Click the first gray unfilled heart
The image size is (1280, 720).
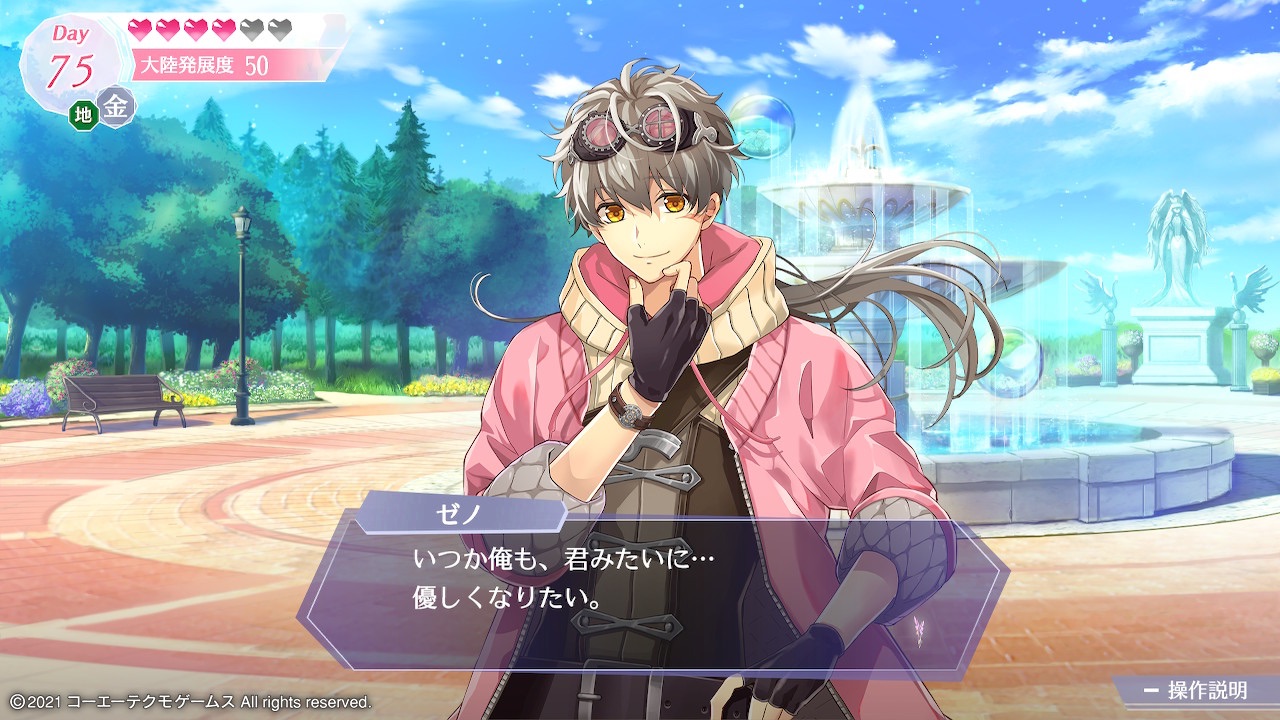pyautogui.click(x=250, y=30)
